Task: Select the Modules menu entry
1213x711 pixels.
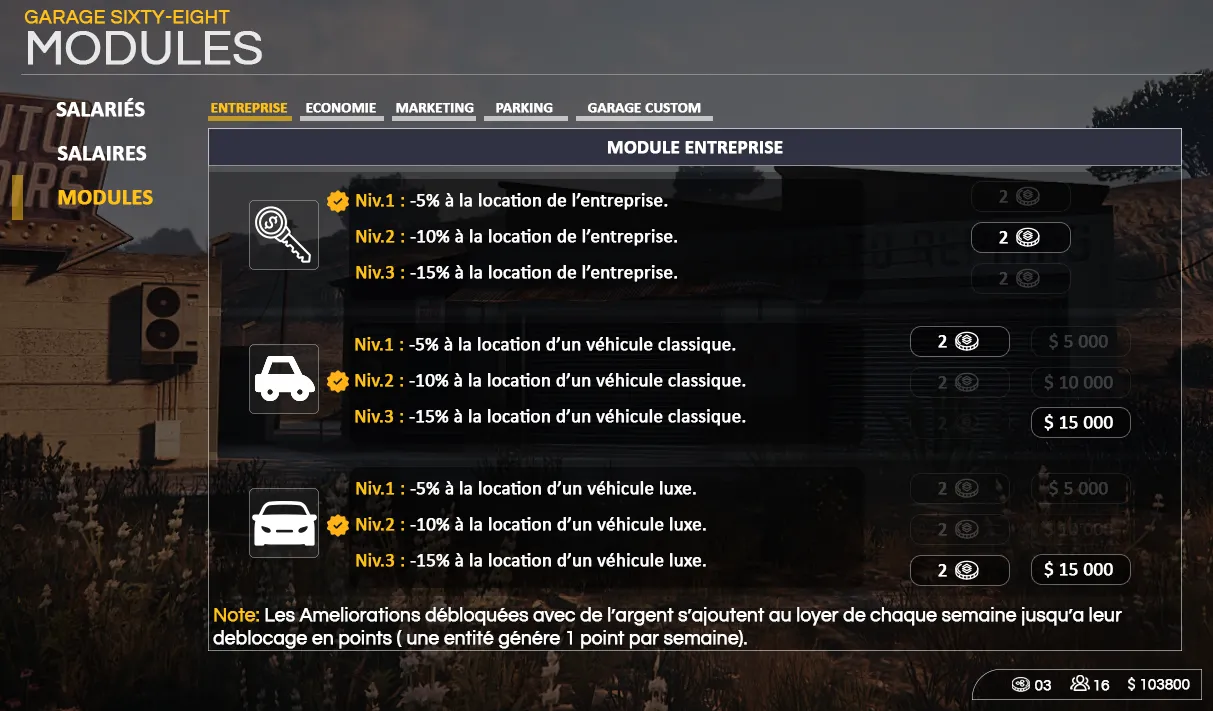Action: coord(105,197)
